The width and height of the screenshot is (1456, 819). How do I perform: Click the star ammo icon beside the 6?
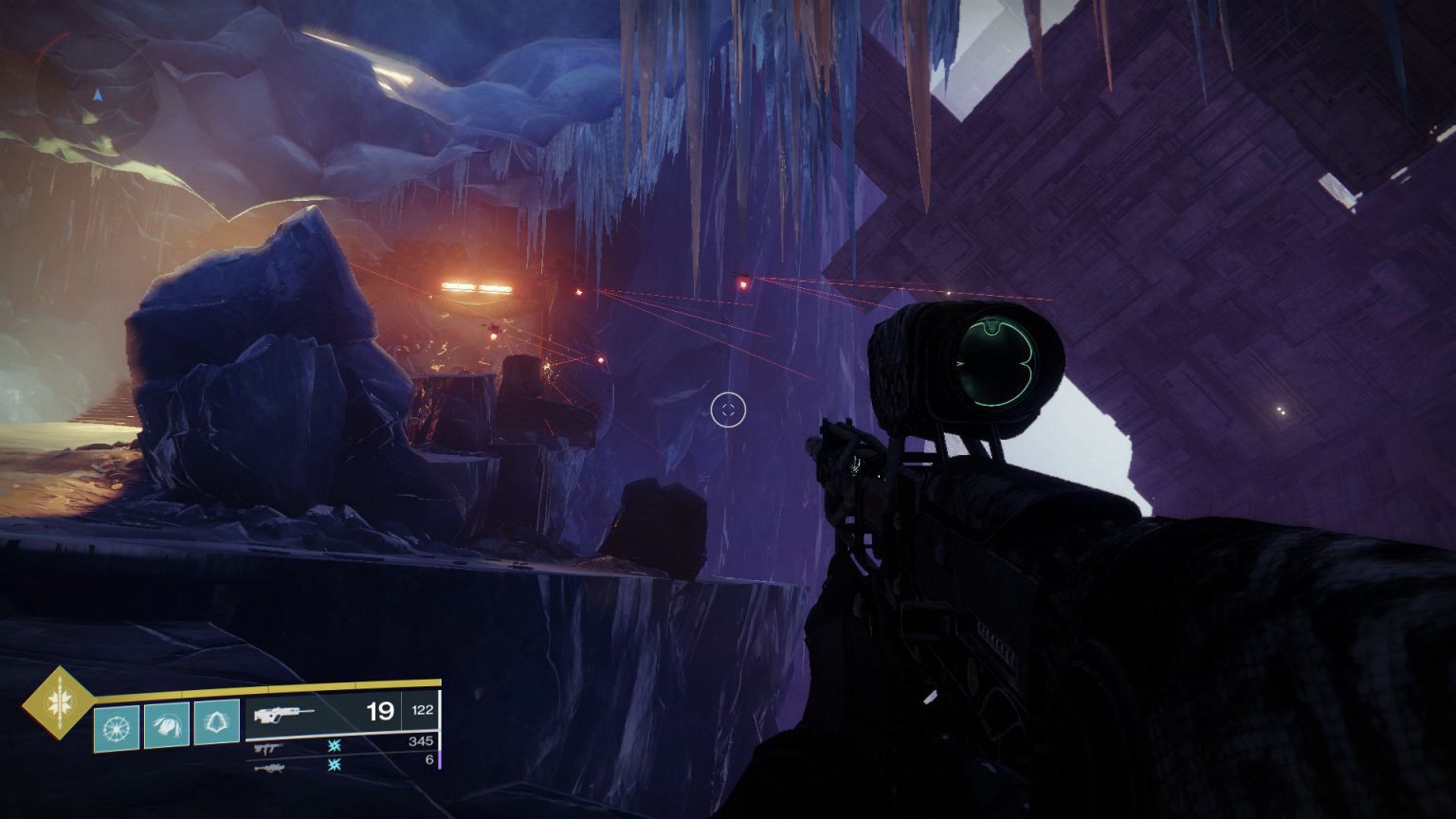point(334,767)
